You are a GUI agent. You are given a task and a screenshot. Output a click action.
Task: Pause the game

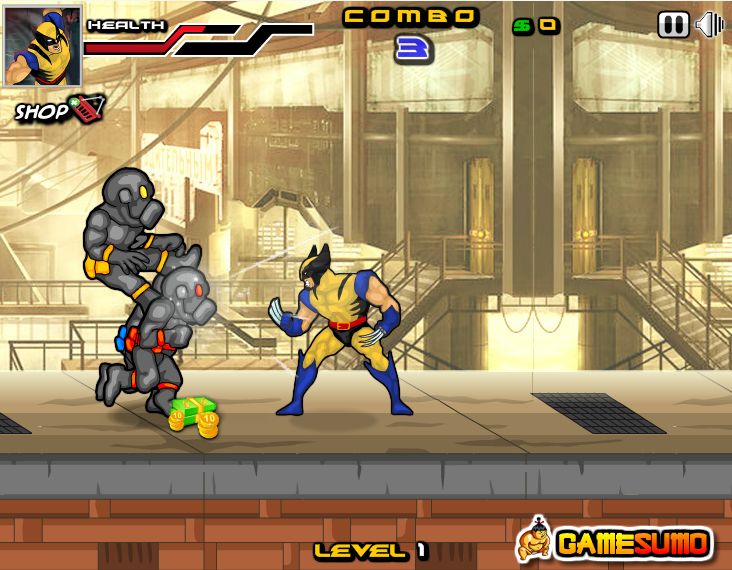673,25
